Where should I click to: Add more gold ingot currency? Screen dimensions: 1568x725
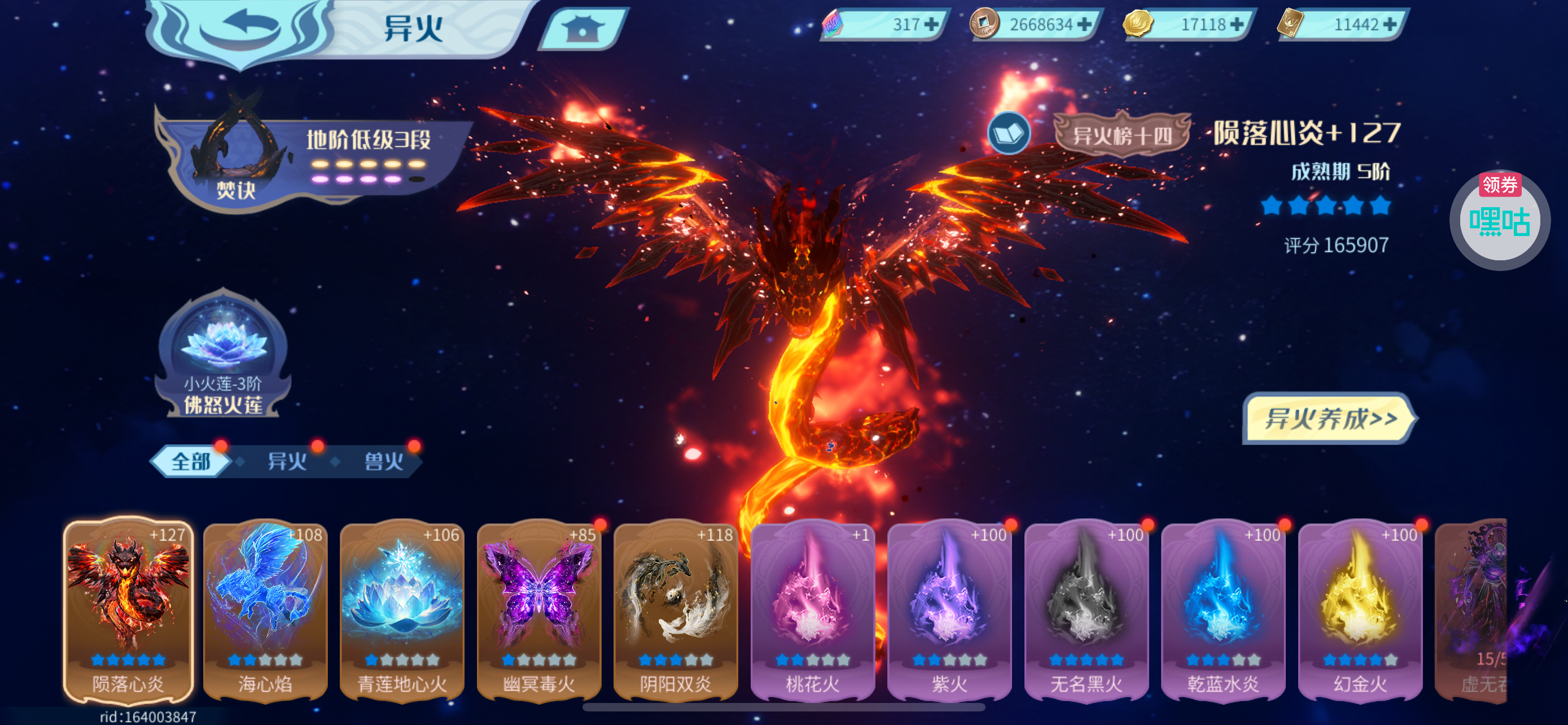point(1236,24)
